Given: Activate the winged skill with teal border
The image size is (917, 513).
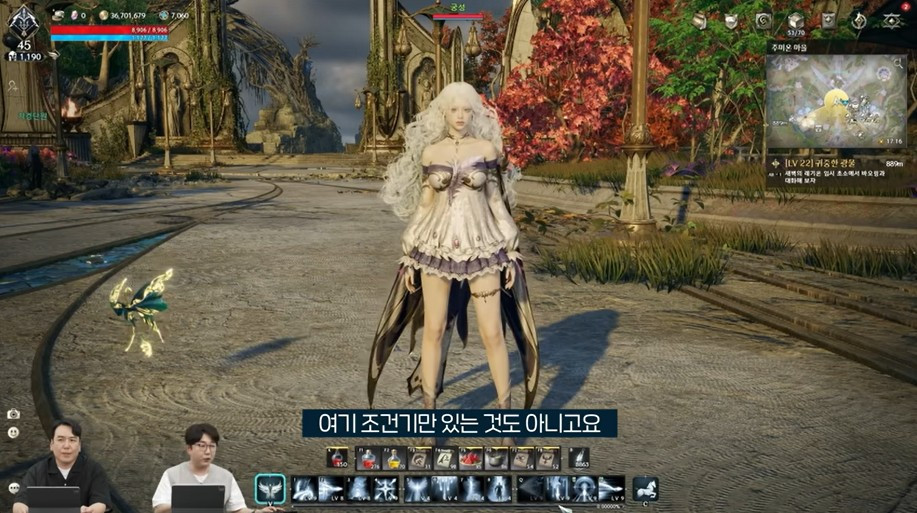Looking at the screenshot, I should (270, 489).
